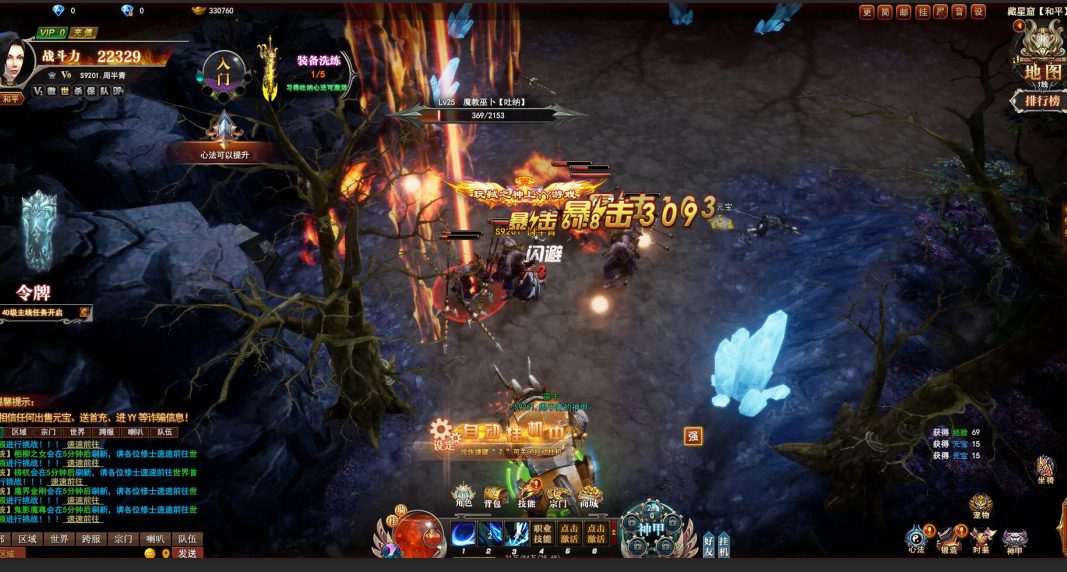Toggle sound with the 音 button

tap(959, 12)
